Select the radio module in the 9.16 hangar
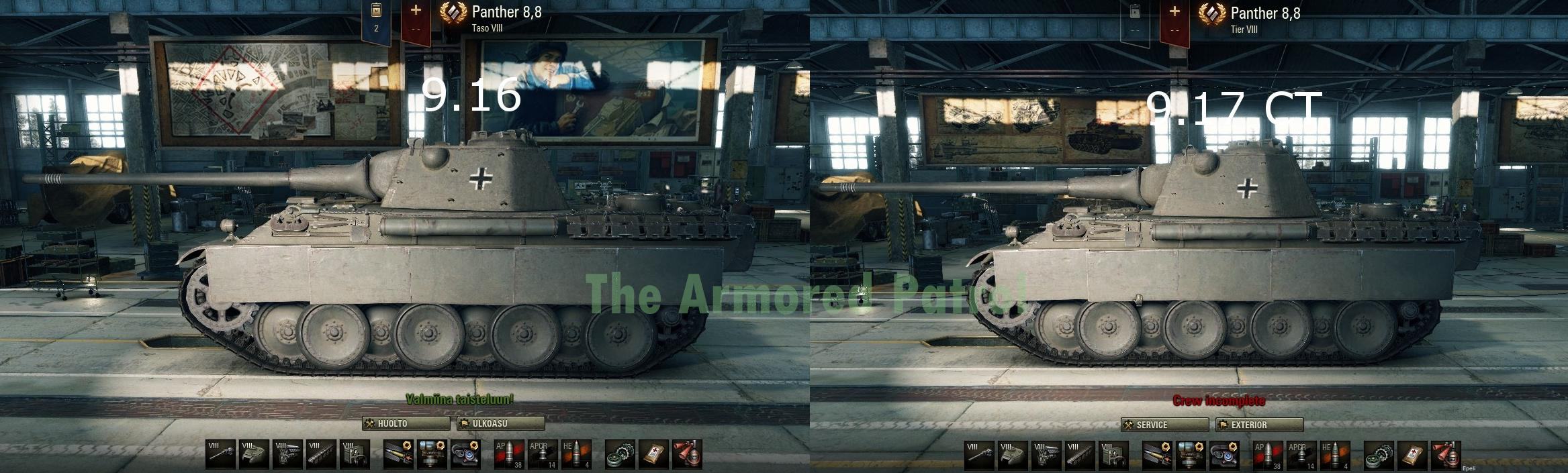 pos(355,454)
